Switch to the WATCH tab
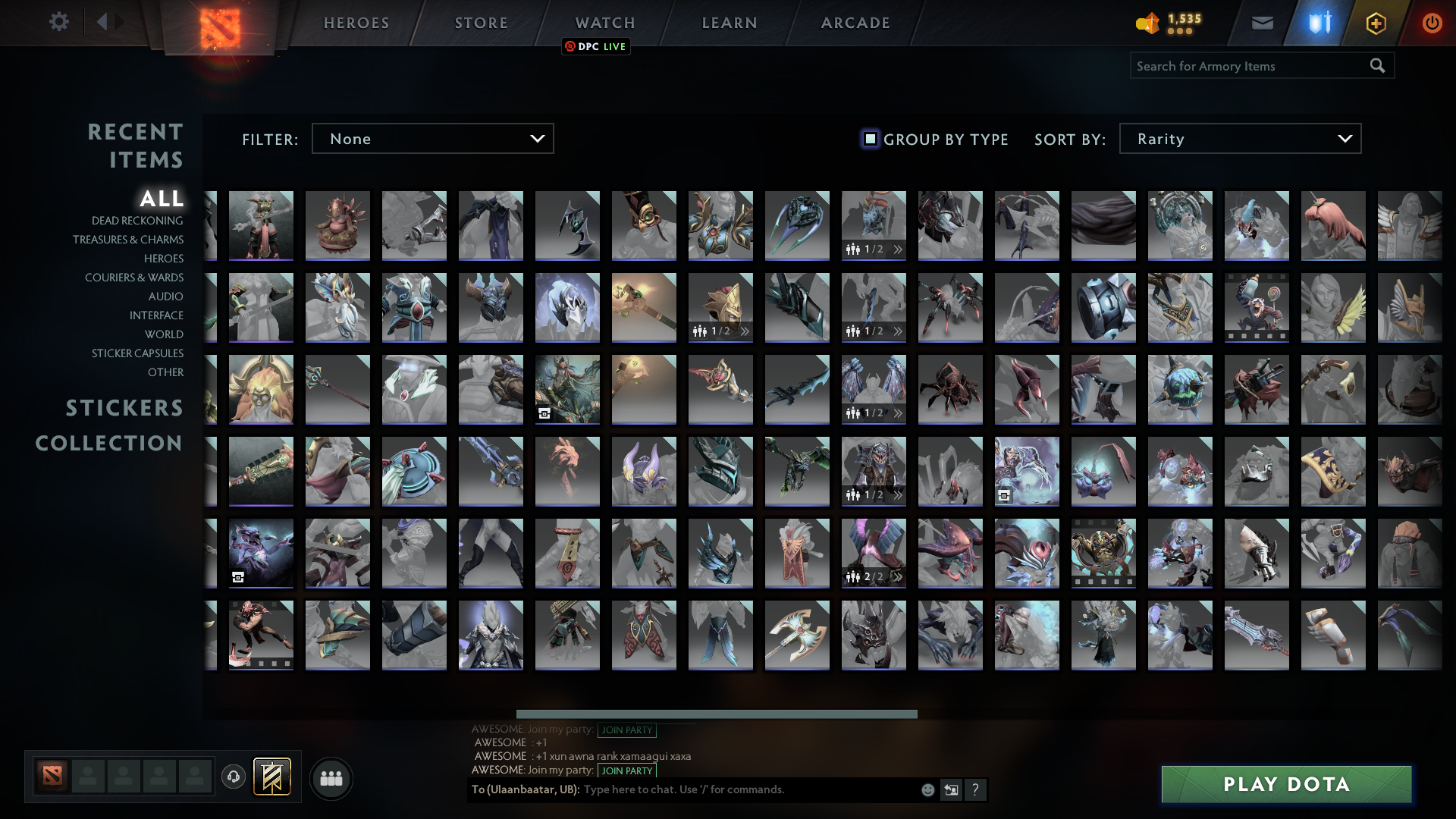 click(x=603, y=22)
